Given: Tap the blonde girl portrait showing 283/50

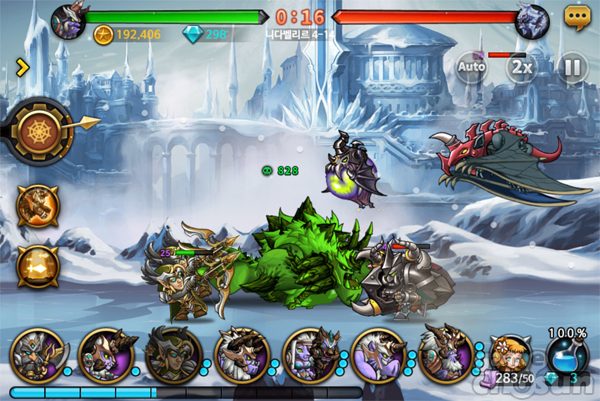Looking at the screenshot, I should pyautogui.click(x=511, y=359).
